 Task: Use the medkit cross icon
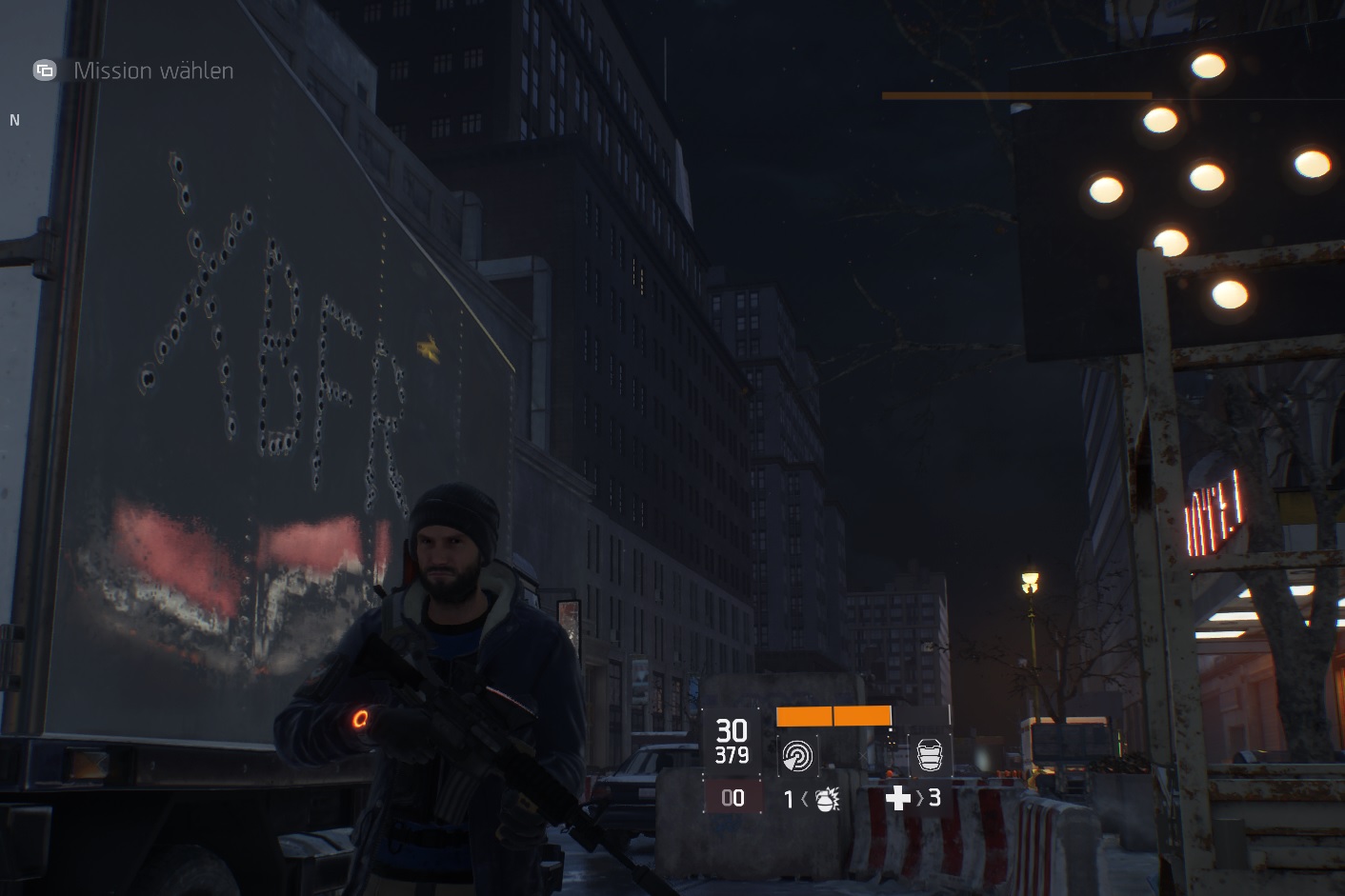pos(897,798)
